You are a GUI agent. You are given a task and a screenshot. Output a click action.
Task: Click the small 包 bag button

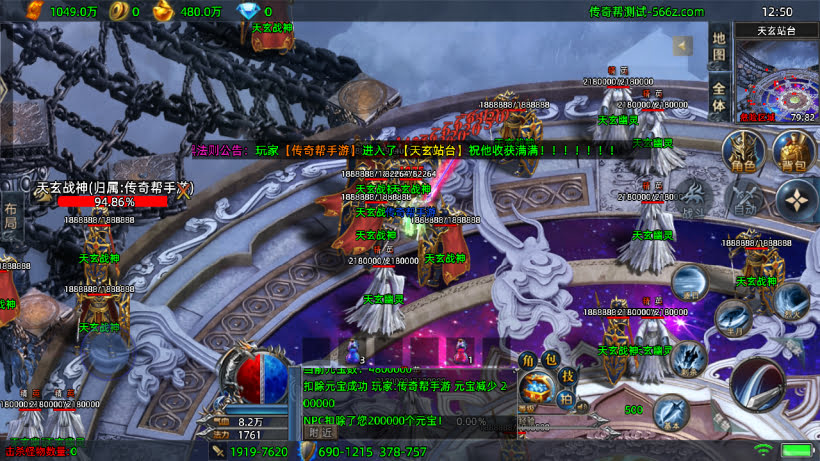click(549, 360)
